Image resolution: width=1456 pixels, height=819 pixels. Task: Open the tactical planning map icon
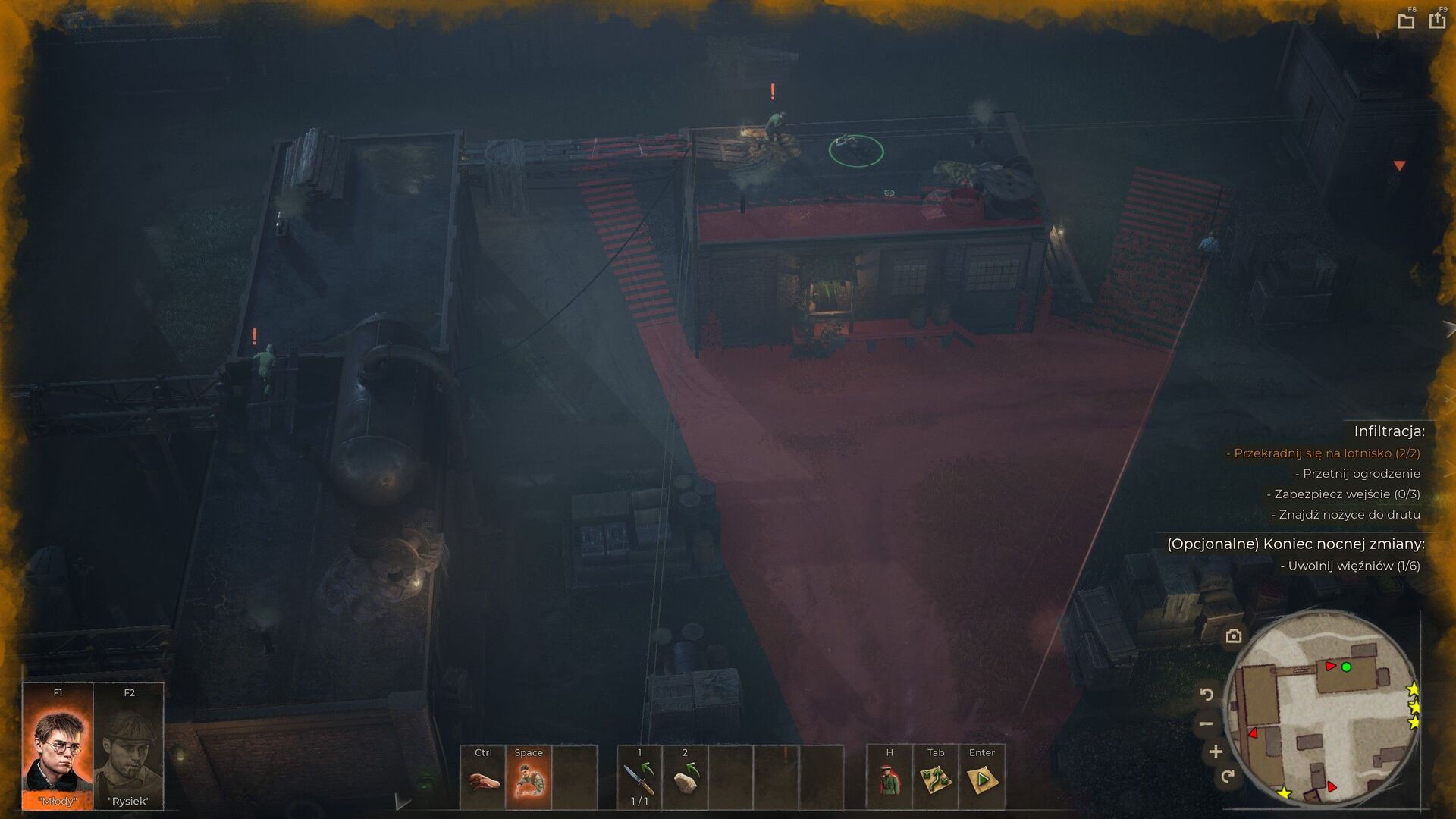tap(936, 779)
